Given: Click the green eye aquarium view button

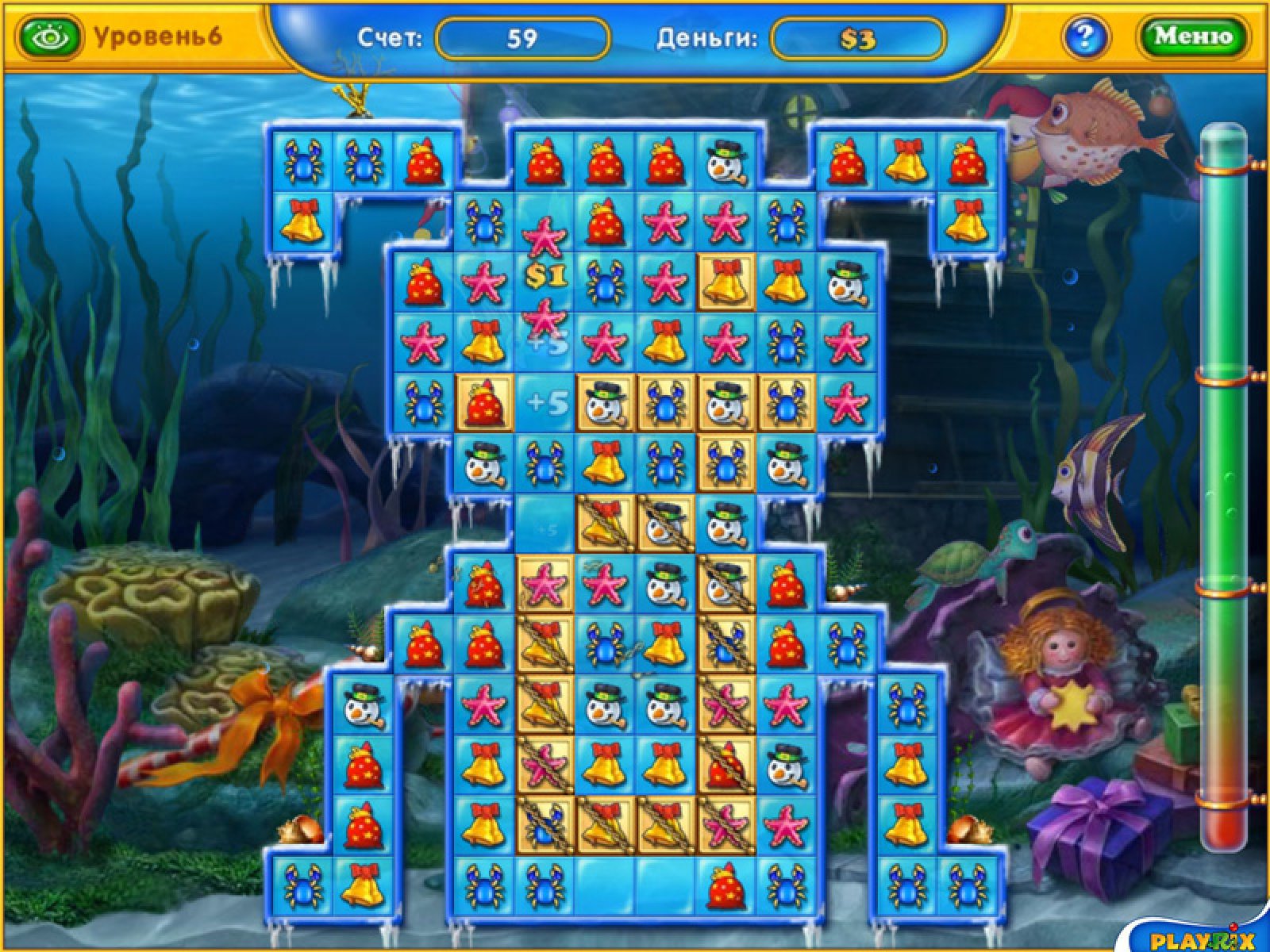Looking at the screenshot, I should [x=51, y=36].
